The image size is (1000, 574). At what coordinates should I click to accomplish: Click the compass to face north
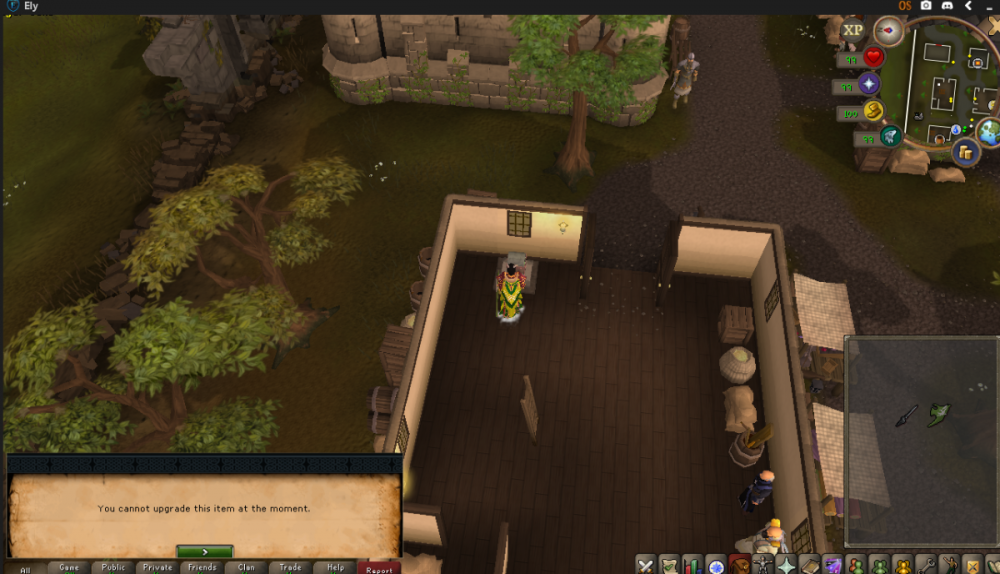(x=888, y=31)
